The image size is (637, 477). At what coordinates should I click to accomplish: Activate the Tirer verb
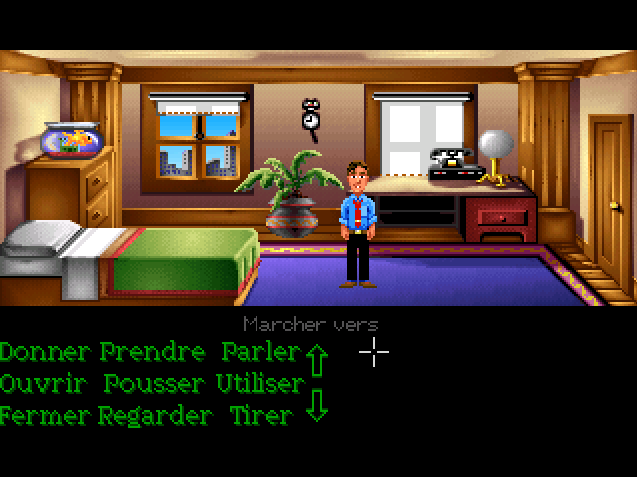260,414
